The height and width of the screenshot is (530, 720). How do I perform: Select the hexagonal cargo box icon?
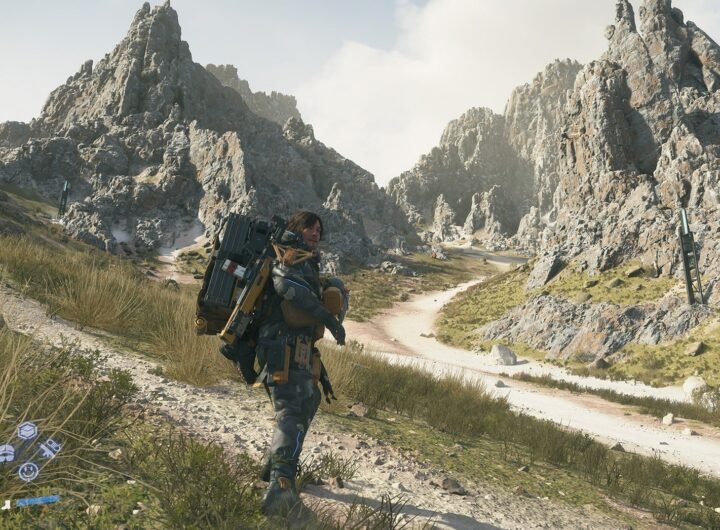(27, 431)
